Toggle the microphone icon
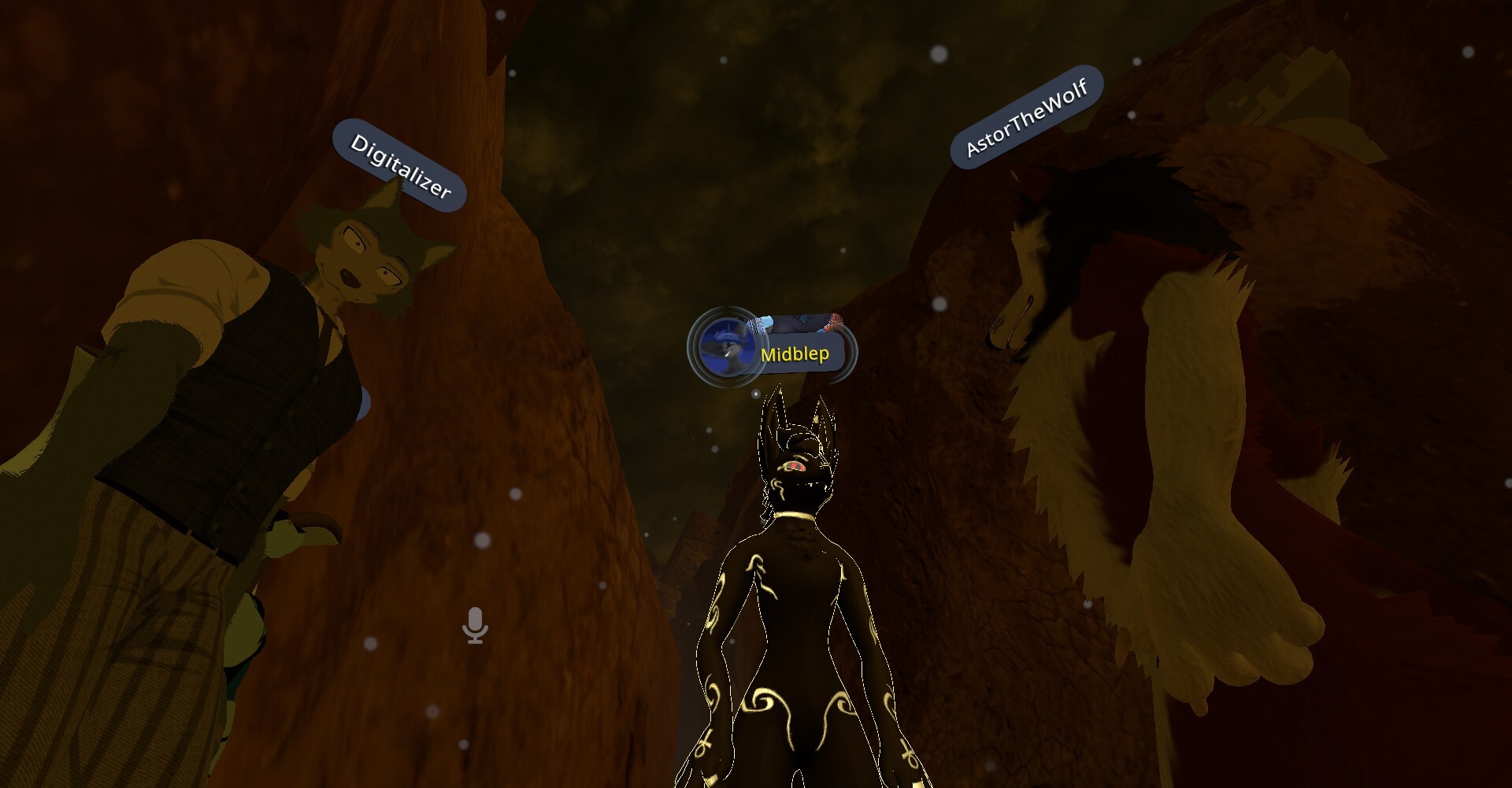Image resolution: width=1512 pixels, height=788 pixels. (475, 625)
